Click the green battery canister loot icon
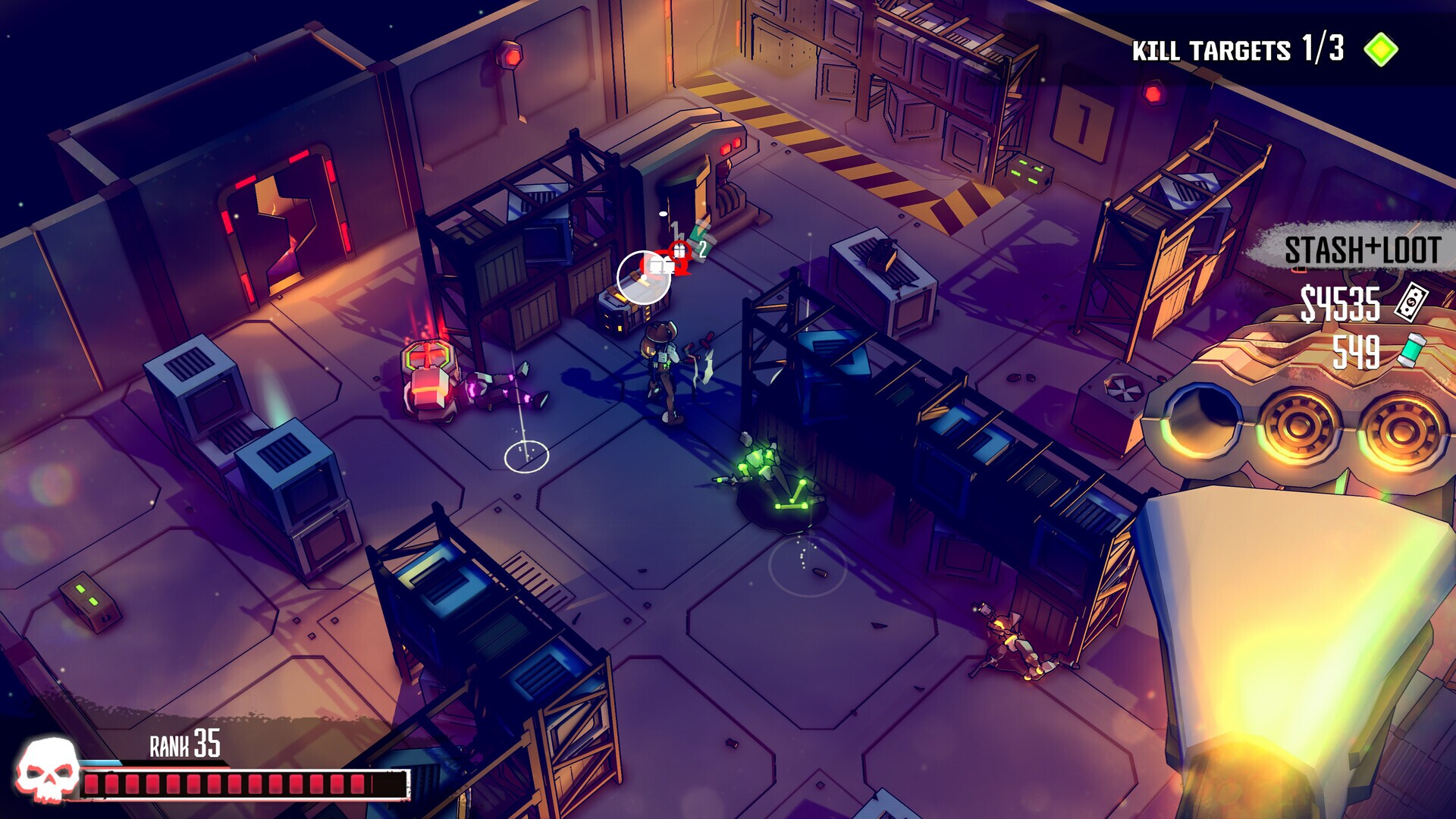The height and width of the screenshot is (819, 1456). (x=1414, y=348)
